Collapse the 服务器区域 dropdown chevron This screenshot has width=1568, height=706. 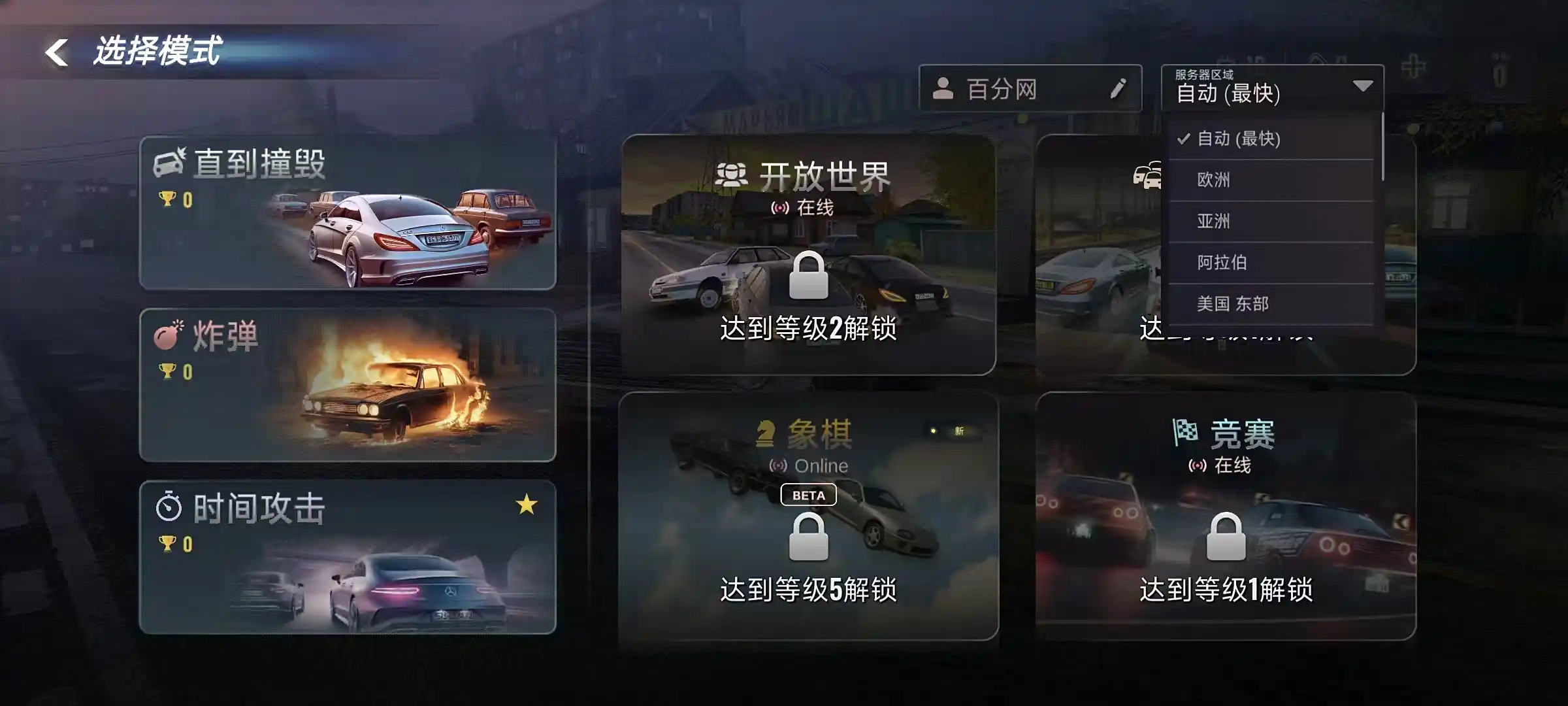[1361, 86]
